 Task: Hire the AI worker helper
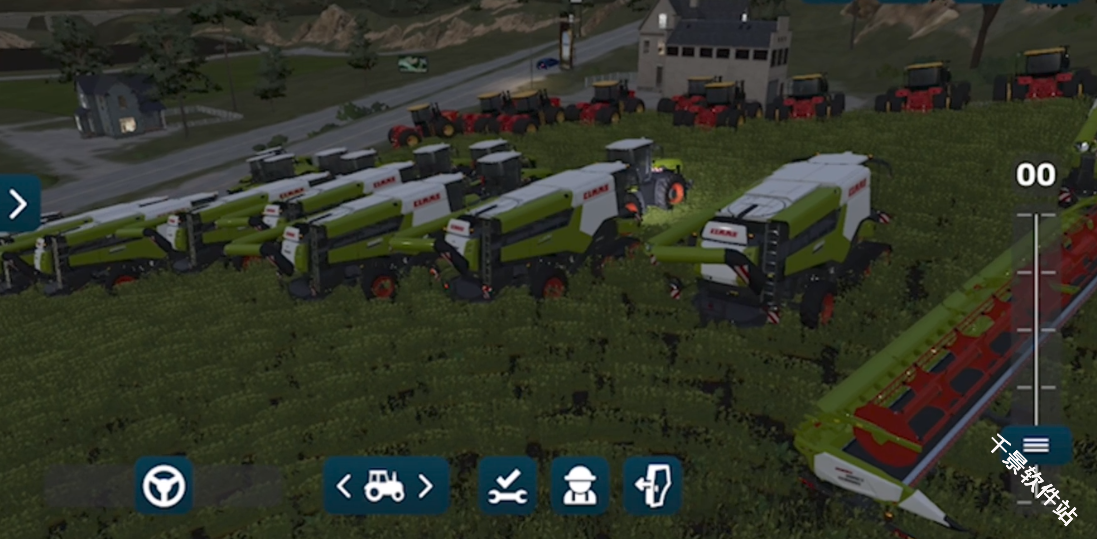click(x=580, y=486)
